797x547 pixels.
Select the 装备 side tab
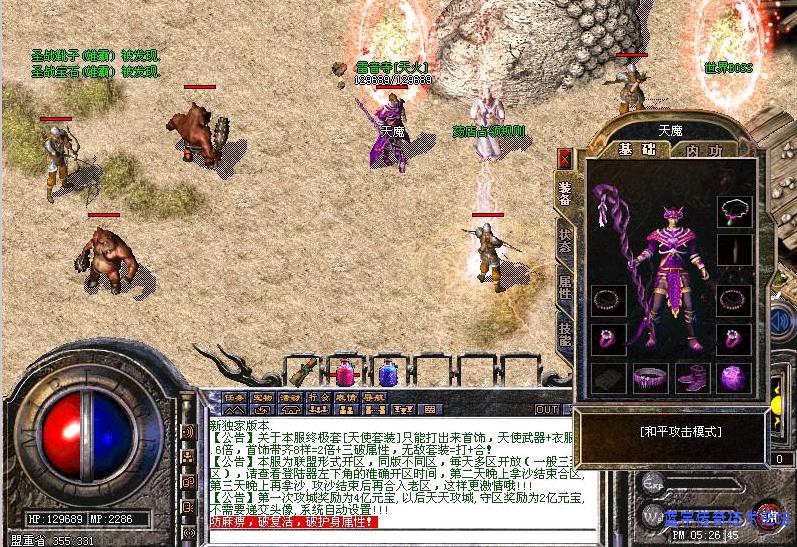click(x=565, y=195)
